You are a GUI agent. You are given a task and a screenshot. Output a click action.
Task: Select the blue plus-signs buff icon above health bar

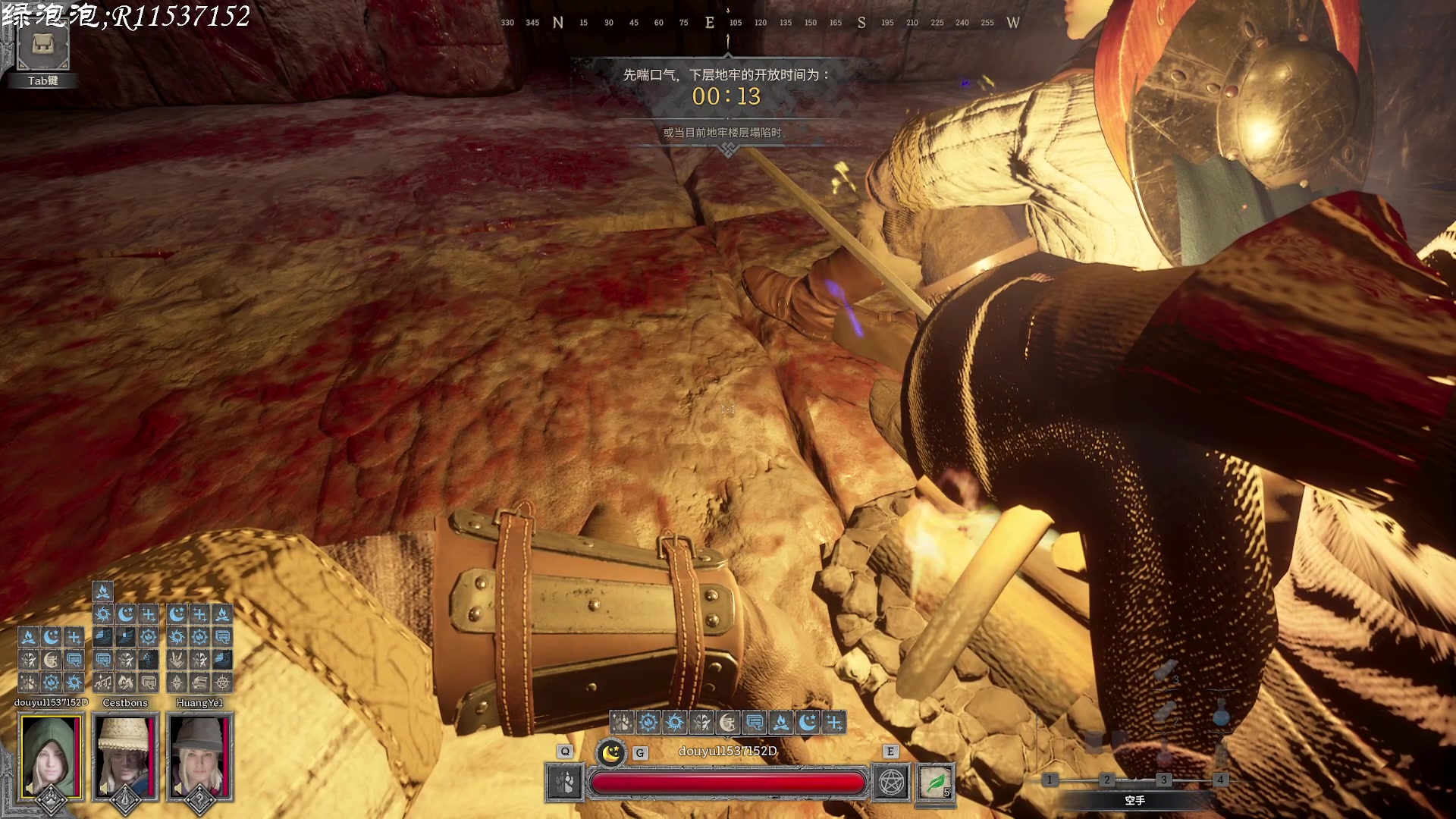834,722
